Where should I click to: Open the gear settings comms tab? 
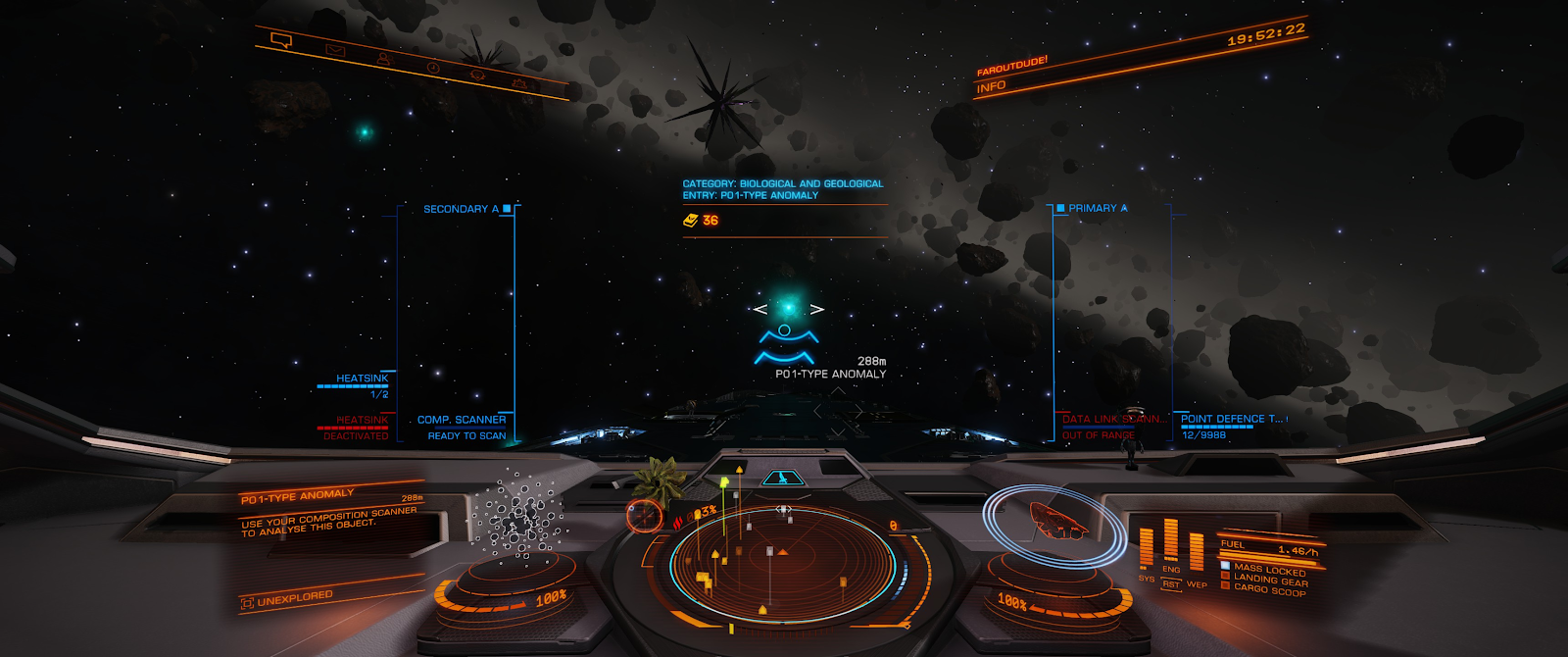coord(518,84)
